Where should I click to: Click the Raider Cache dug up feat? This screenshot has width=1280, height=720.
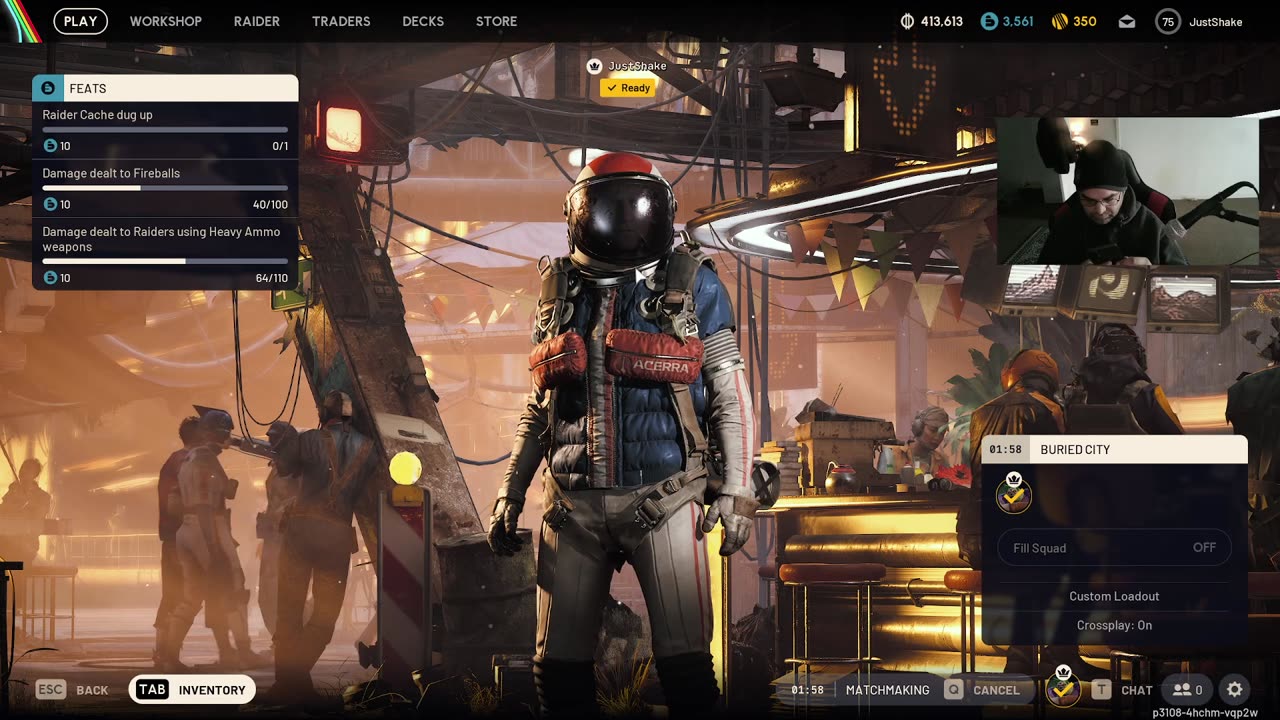point(165,130)
